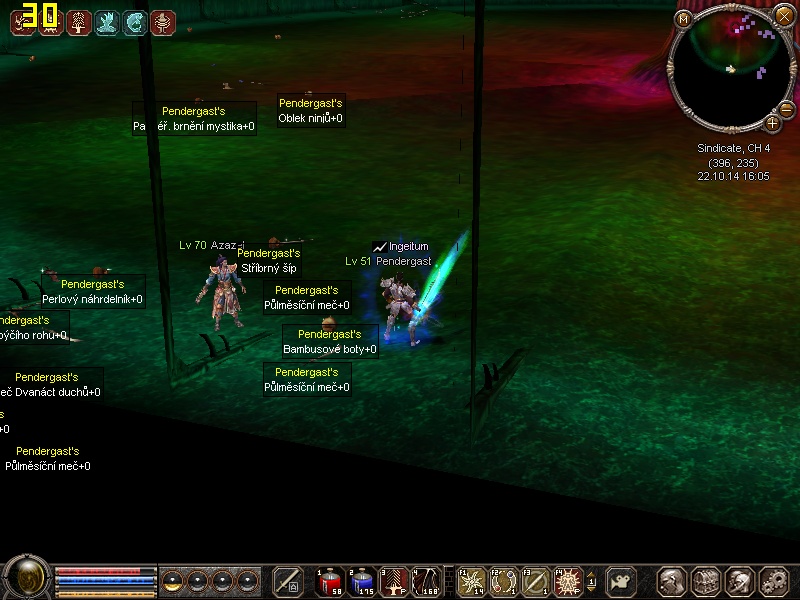Zoom in the minimap with the plus button
The height and width of the screenshot is (600, 800).
[x=772, y=123]
